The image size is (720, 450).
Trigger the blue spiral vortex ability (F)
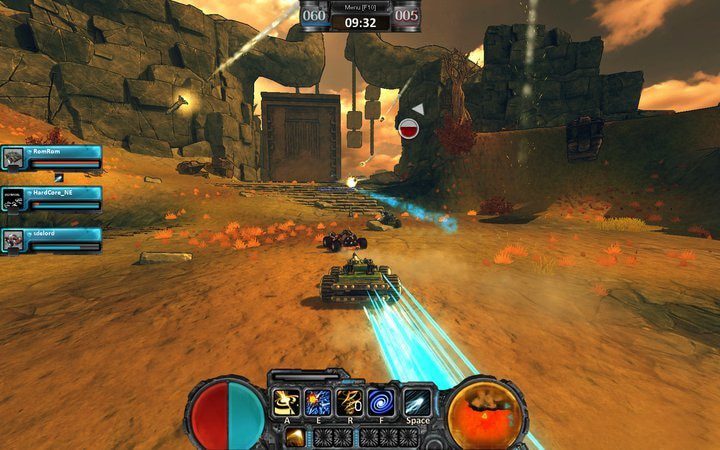[x=382, y=402]
